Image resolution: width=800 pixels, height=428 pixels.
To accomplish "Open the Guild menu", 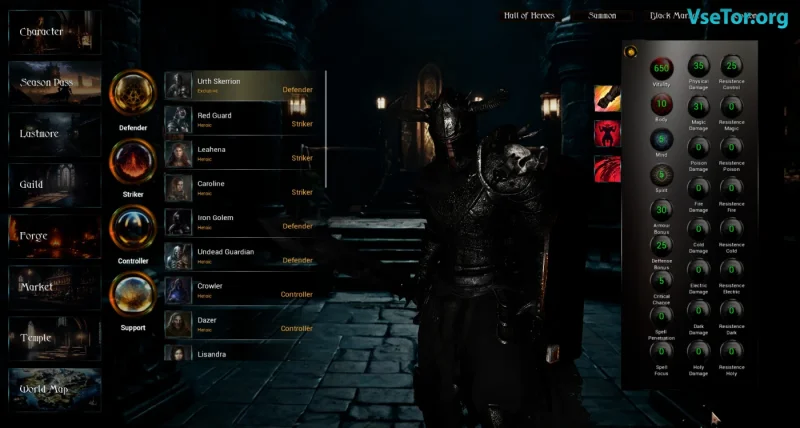I will (54, 185).
